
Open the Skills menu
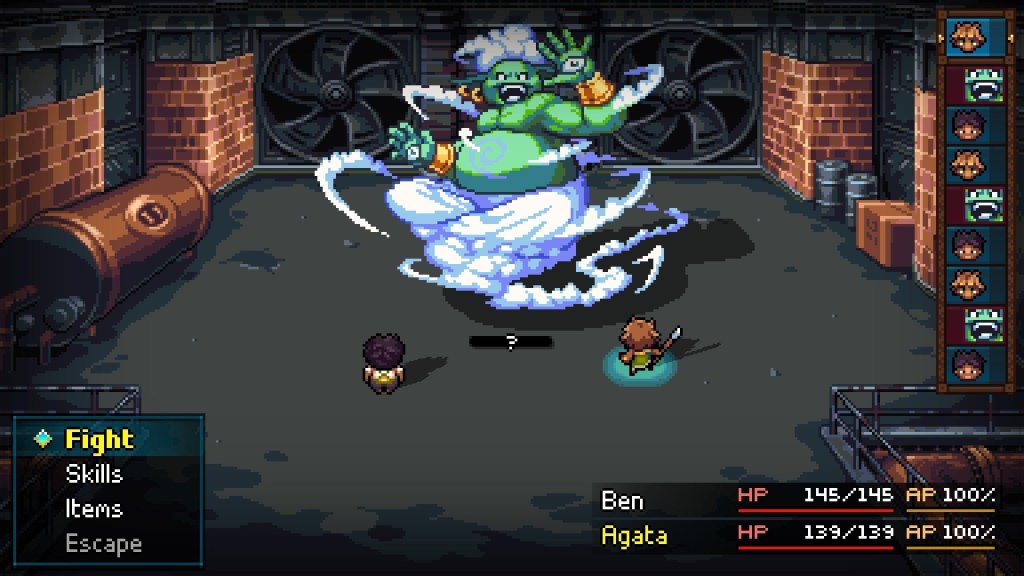point(94,474)
